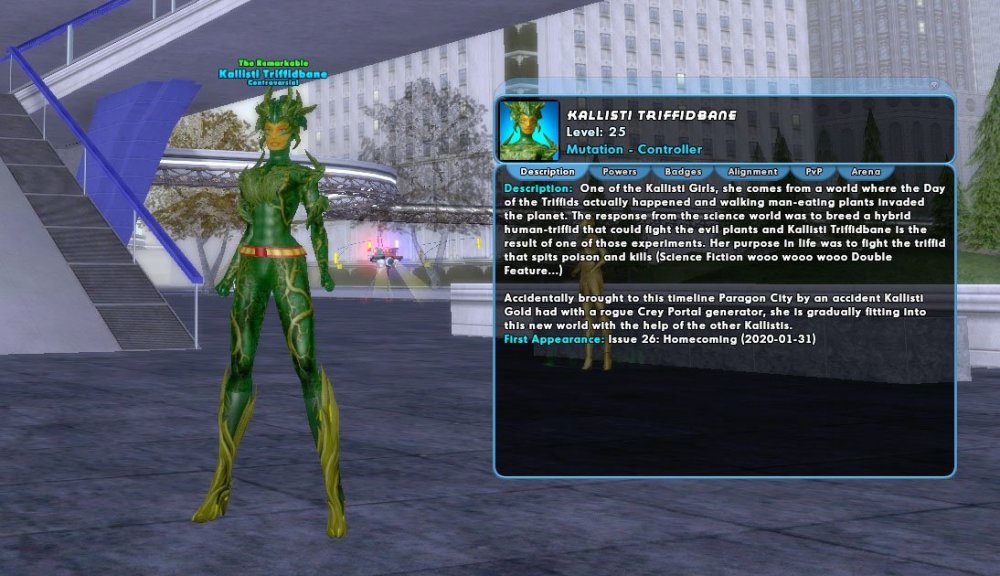View the Arena tab
This screenshot has height=576, width=1000.
point(866,172)
